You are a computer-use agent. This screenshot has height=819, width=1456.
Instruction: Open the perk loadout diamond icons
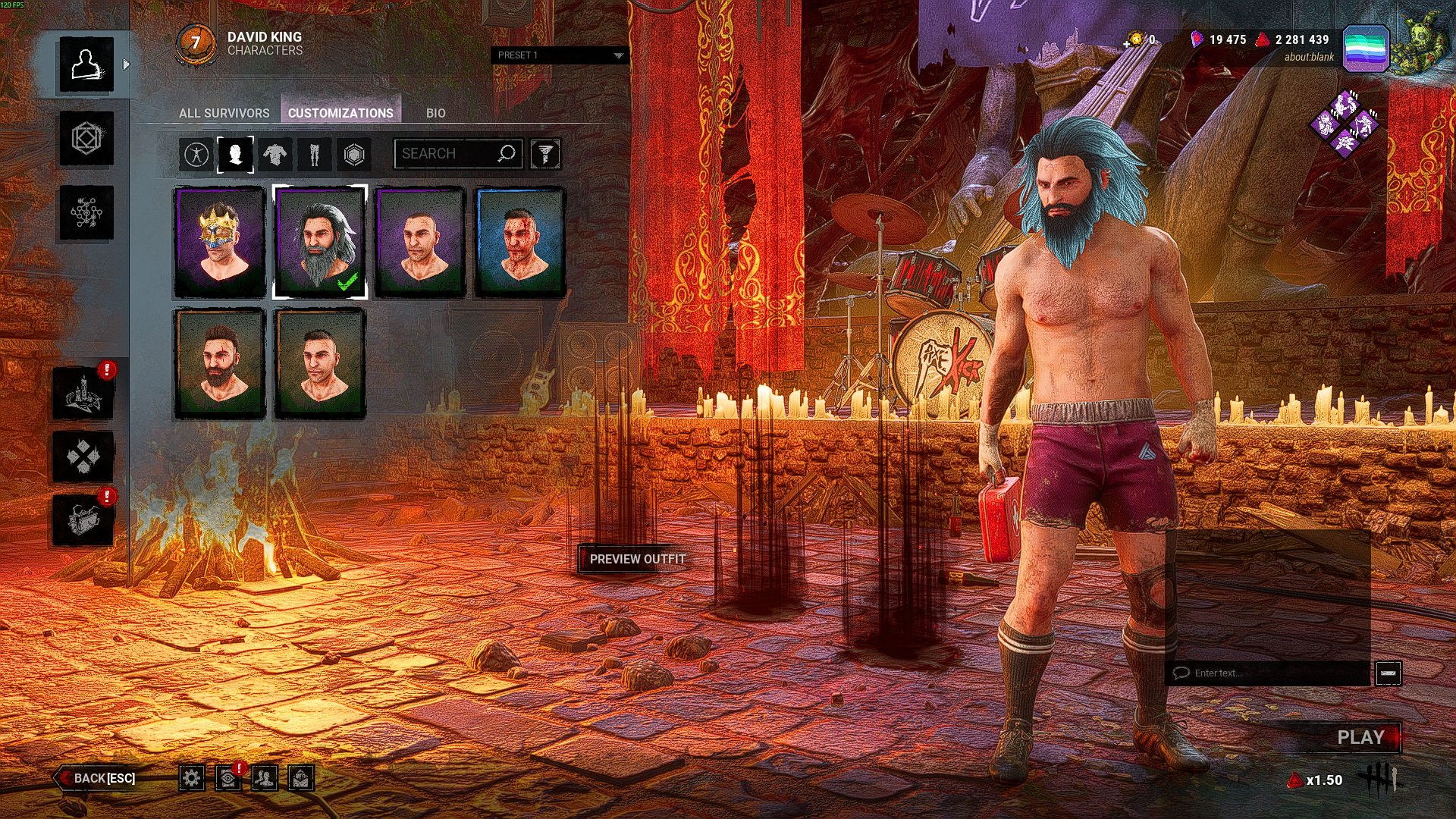click(x=1345, y=124)
